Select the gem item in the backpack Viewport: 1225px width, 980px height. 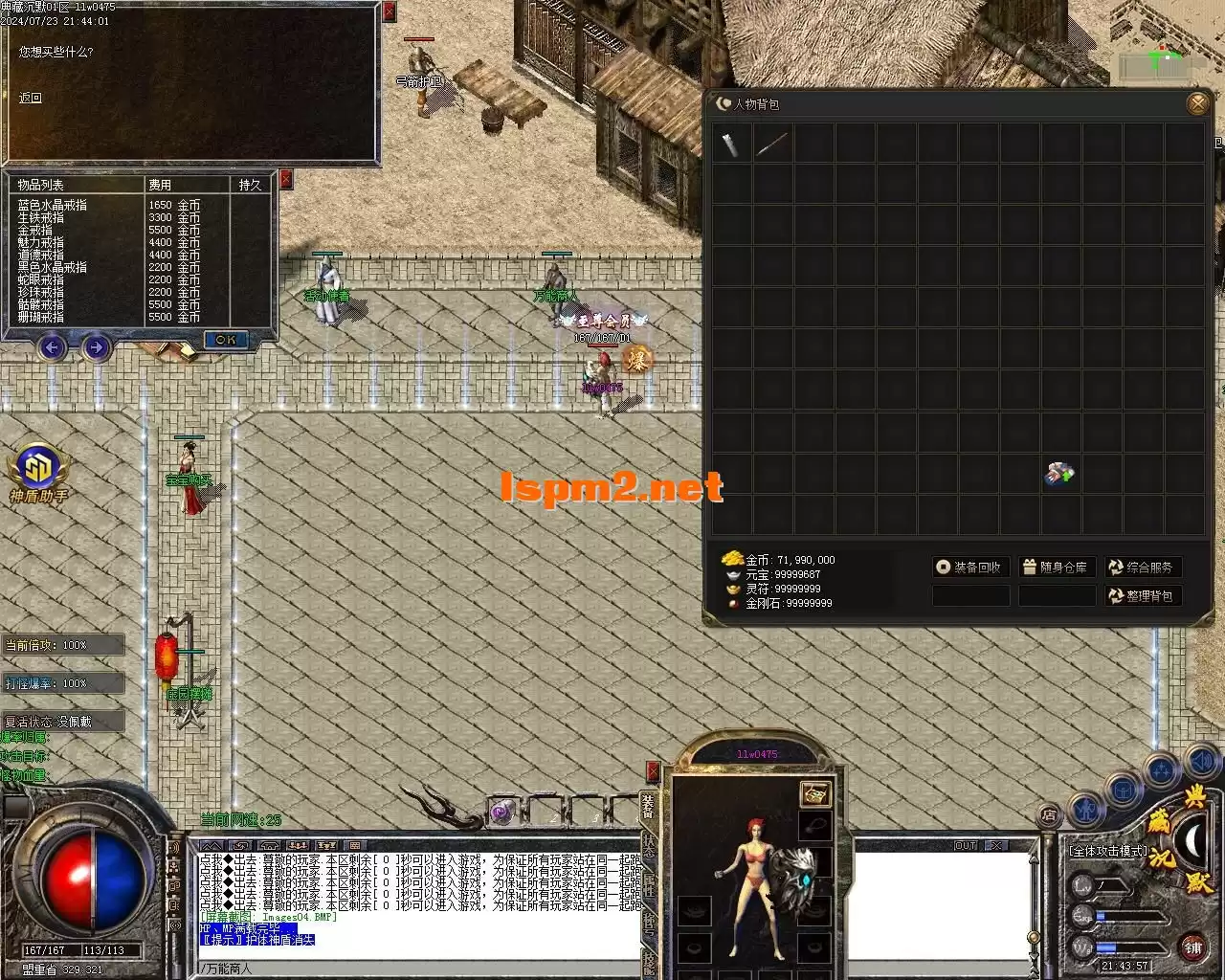pyautogui.click(x=1060, y=473)
